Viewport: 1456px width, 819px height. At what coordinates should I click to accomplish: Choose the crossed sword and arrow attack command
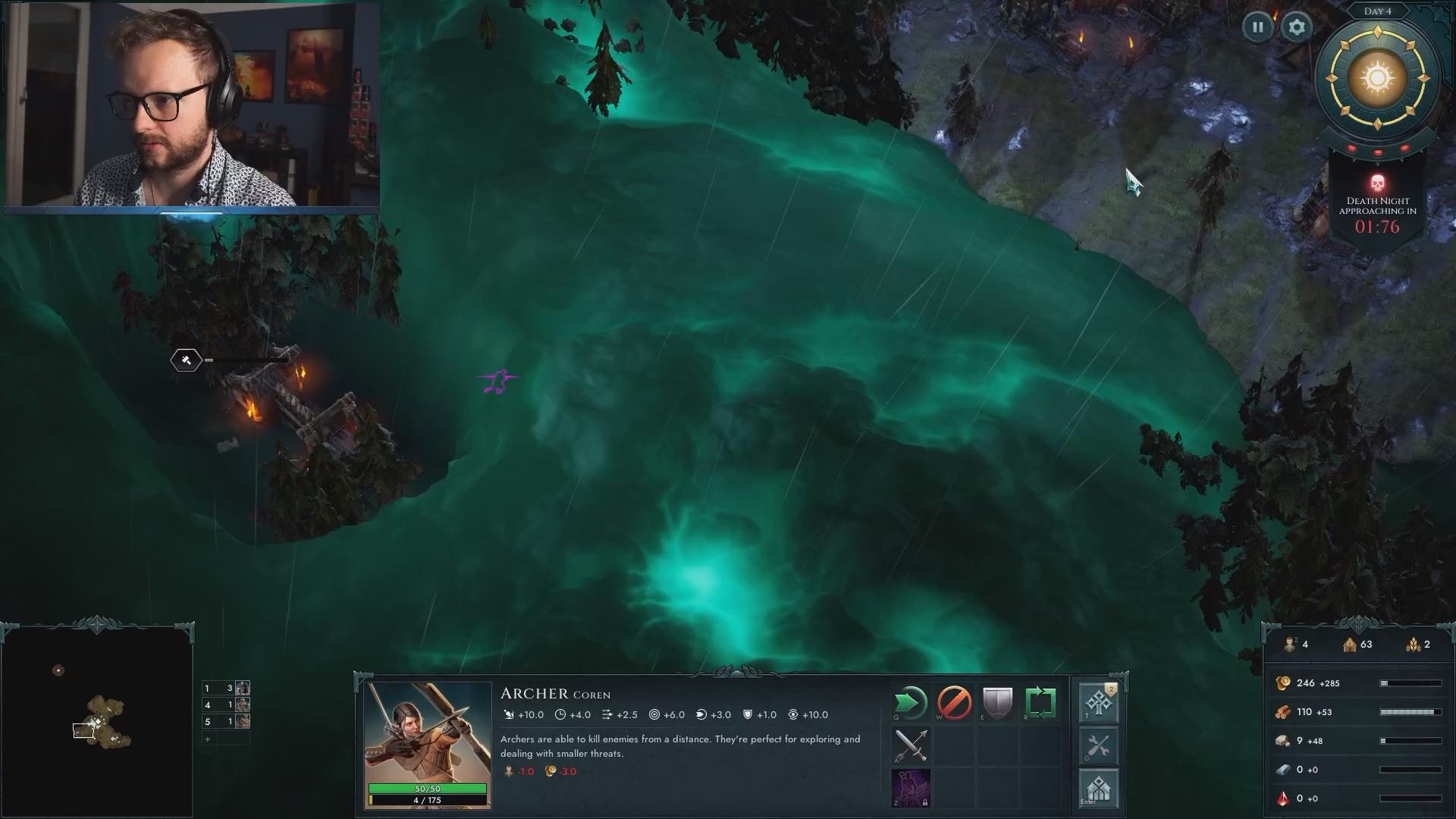911,746
